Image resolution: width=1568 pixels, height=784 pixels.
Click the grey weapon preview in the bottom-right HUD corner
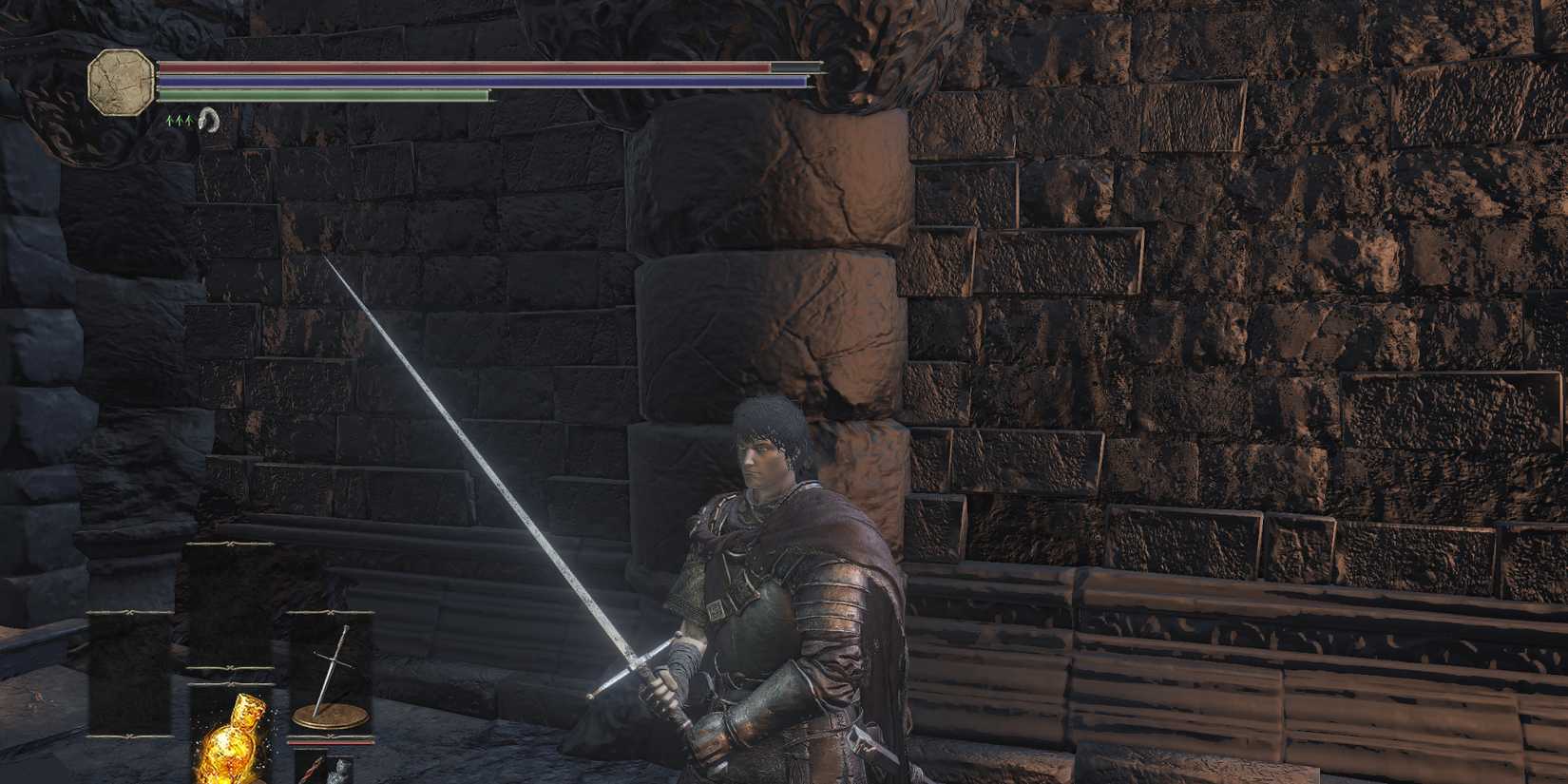[340, 770]
